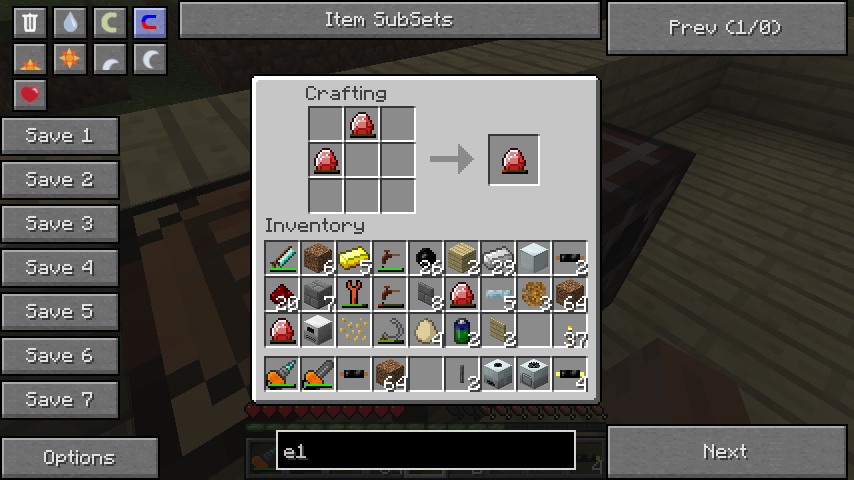Select the diamond sword in the inventory

282,258
